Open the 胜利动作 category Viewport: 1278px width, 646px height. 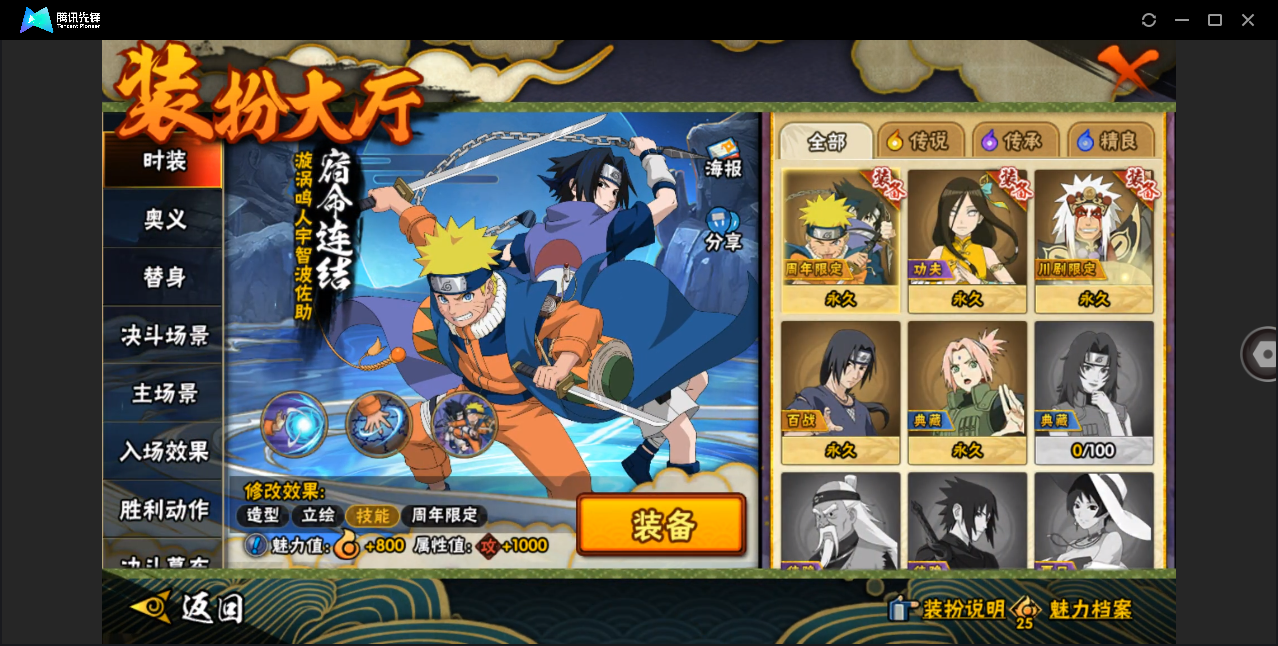[x=163, y=509]
